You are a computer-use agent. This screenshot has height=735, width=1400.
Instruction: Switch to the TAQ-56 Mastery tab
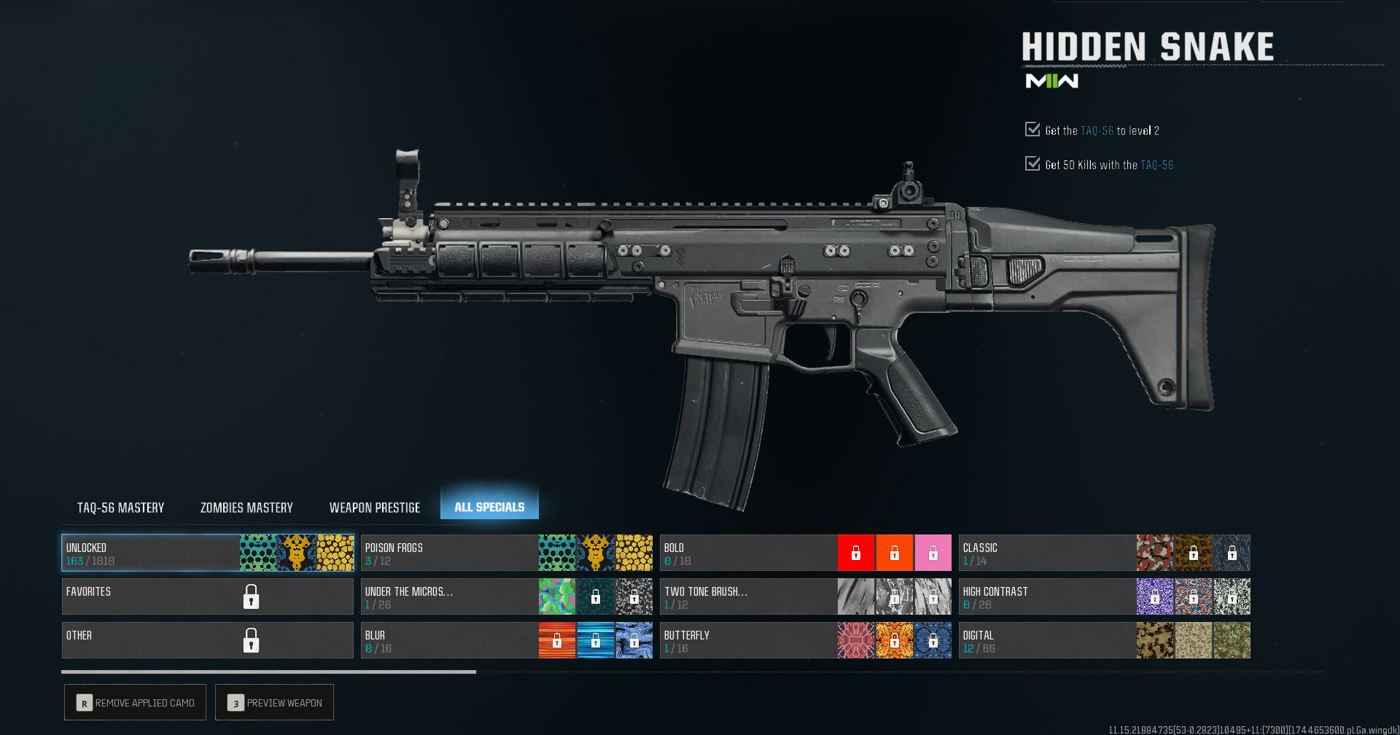pyautogui.click(x=120, y=507)
